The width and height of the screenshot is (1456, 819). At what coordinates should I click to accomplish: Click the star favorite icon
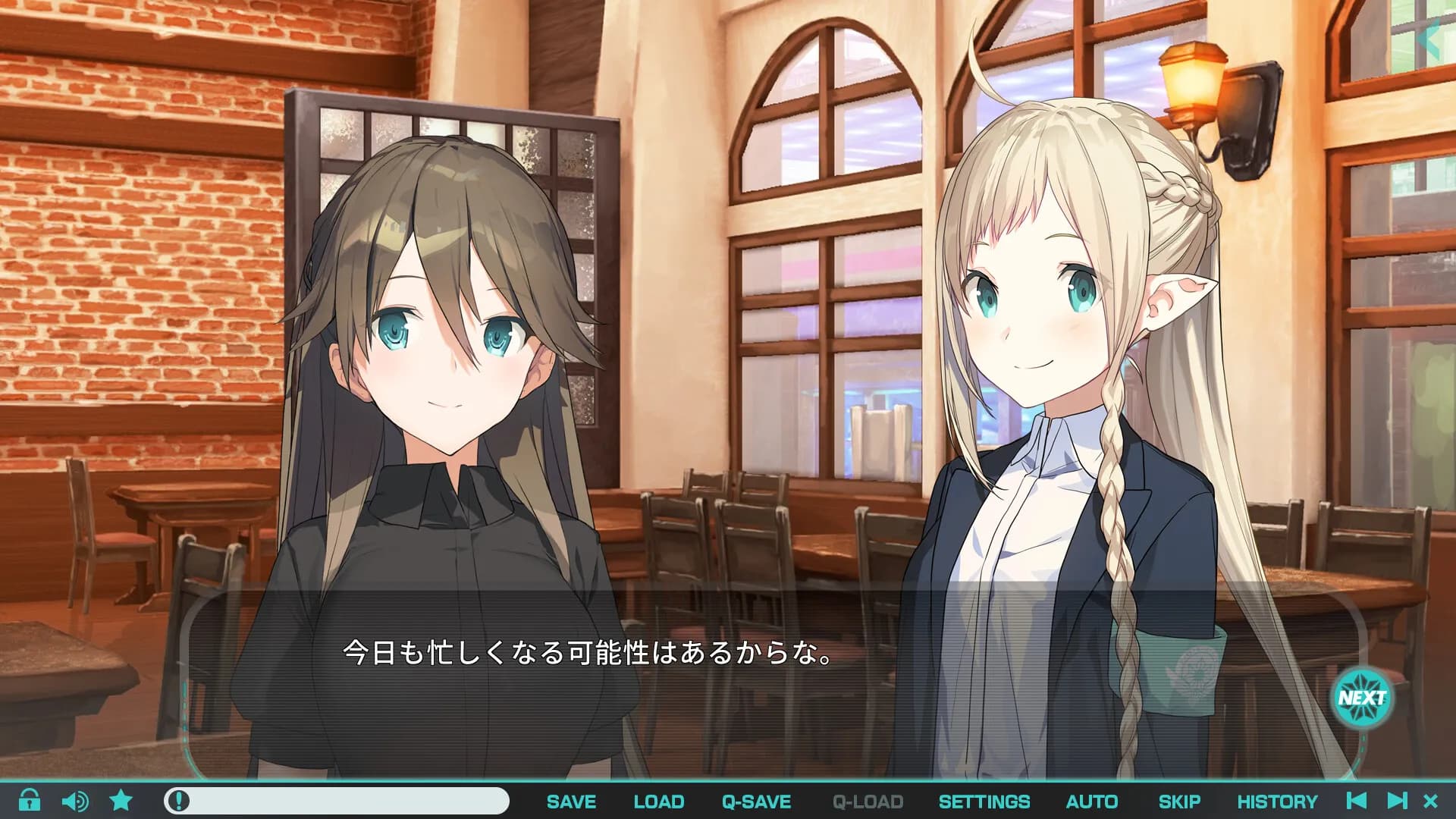coord(121,800)
